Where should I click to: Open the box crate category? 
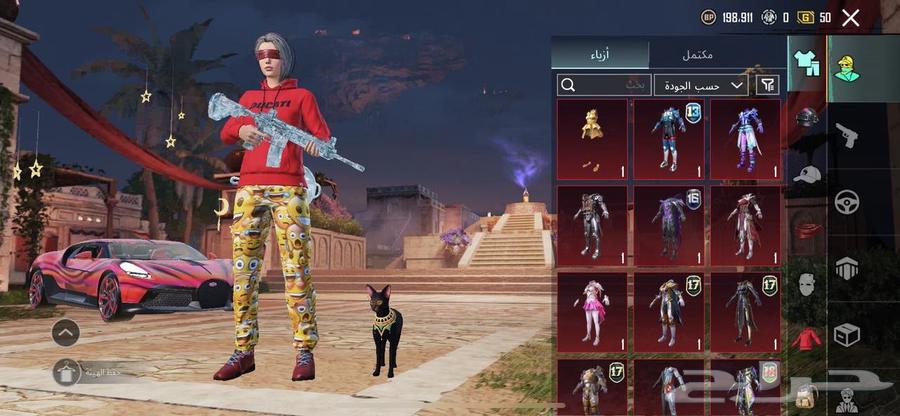tap(847, 334)
